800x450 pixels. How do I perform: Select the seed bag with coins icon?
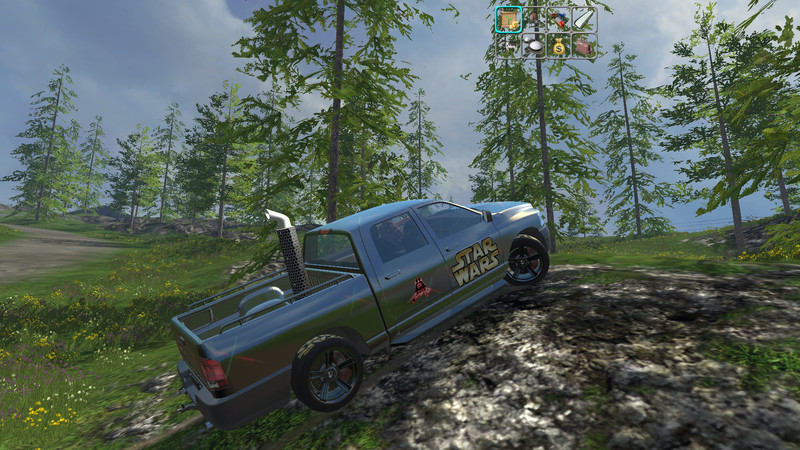pyautogui.click(x=509, y=19)
